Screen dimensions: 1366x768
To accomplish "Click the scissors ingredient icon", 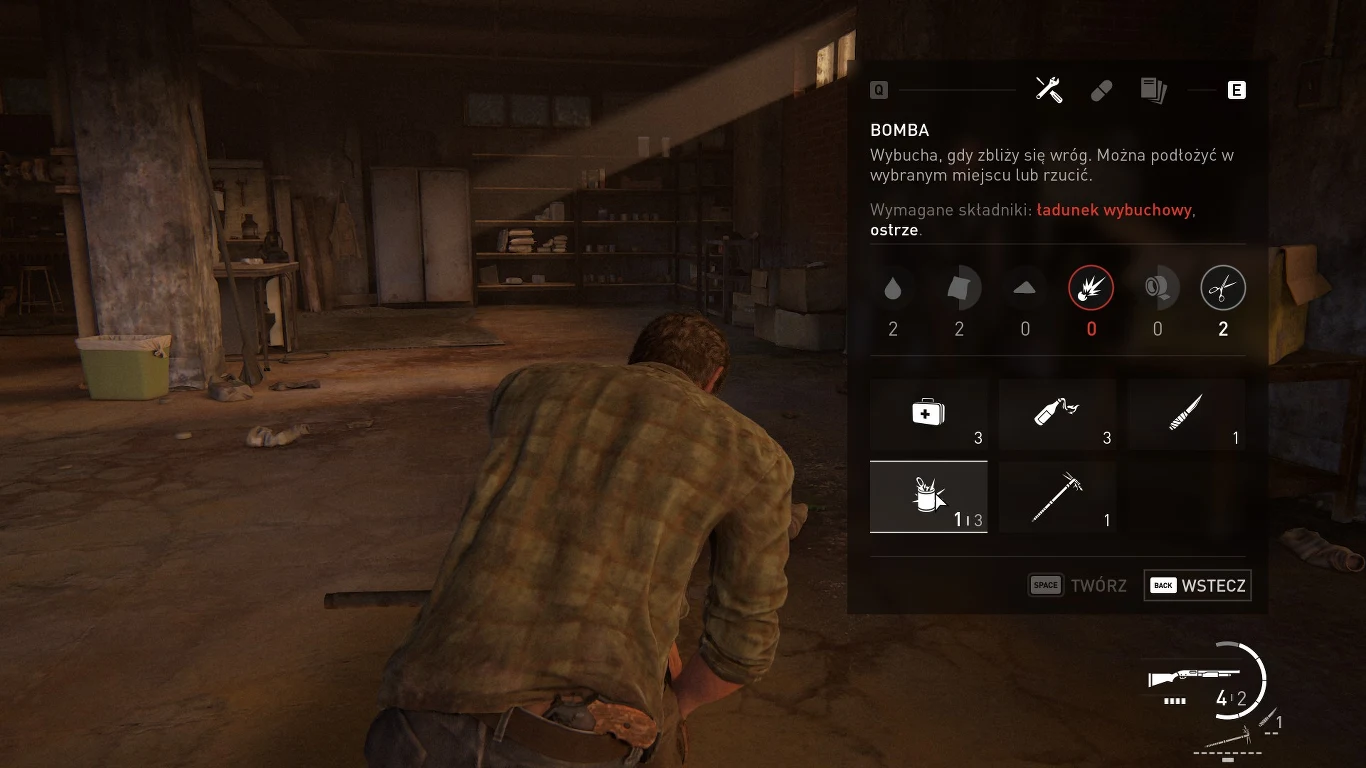I will (x=1223, y=287).
